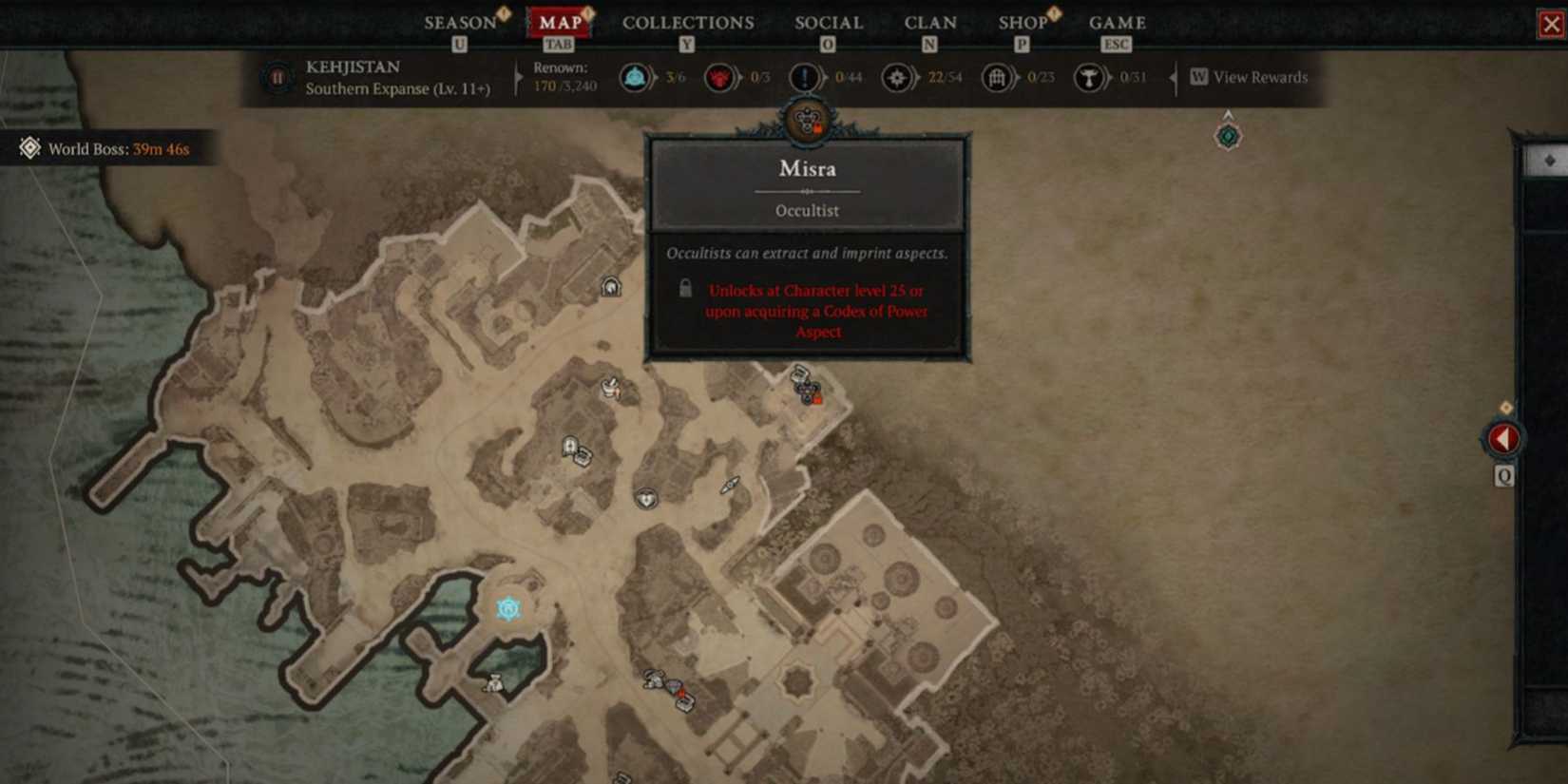Click the green side quest marker upper right

click(1228, 136)
